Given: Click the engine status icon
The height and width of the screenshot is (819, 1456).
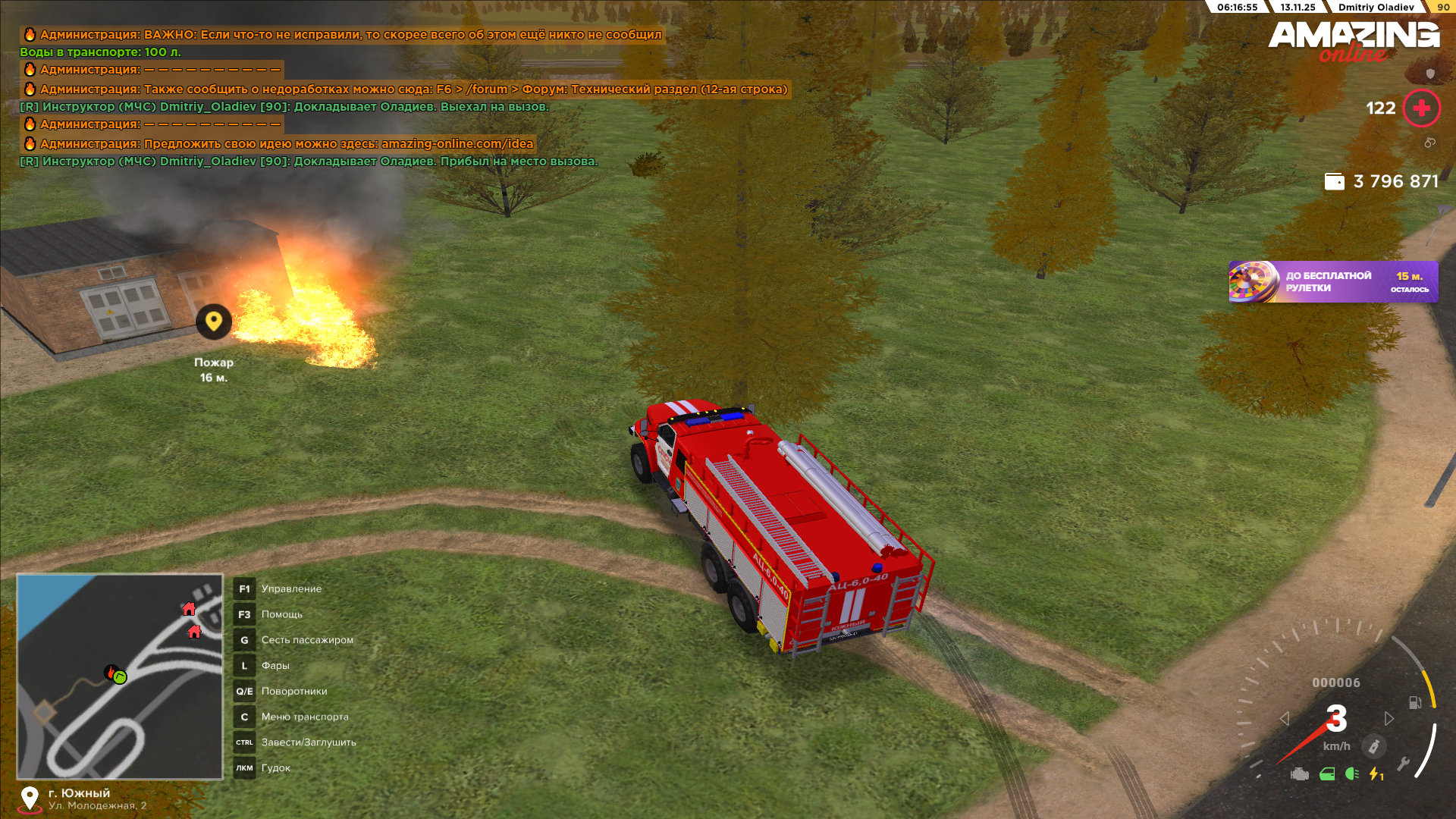Looking at the screenshot, I should tap(1300, 774).
